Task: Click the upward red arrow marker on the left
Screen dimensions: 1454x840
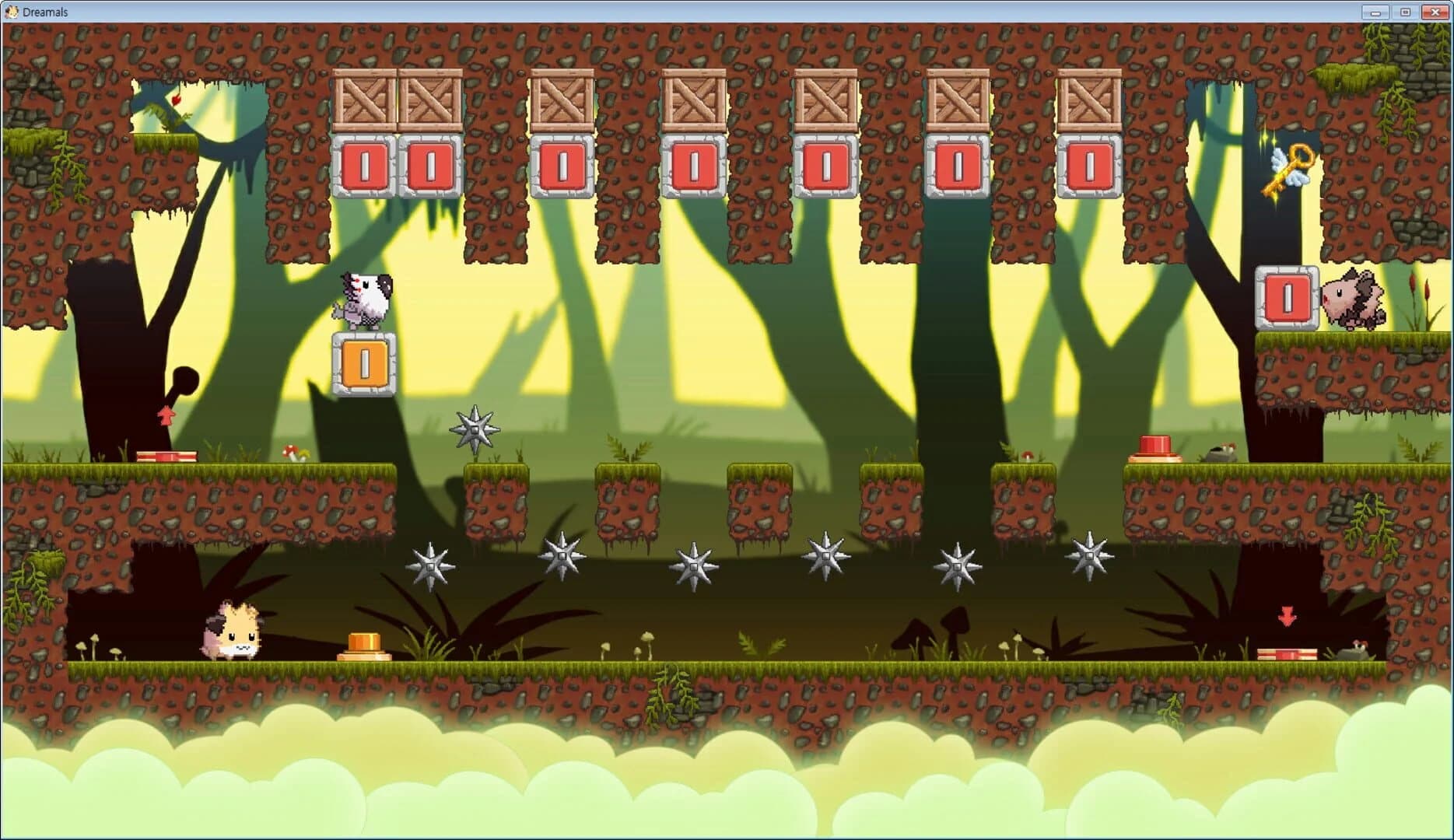Action: point(166,415)
